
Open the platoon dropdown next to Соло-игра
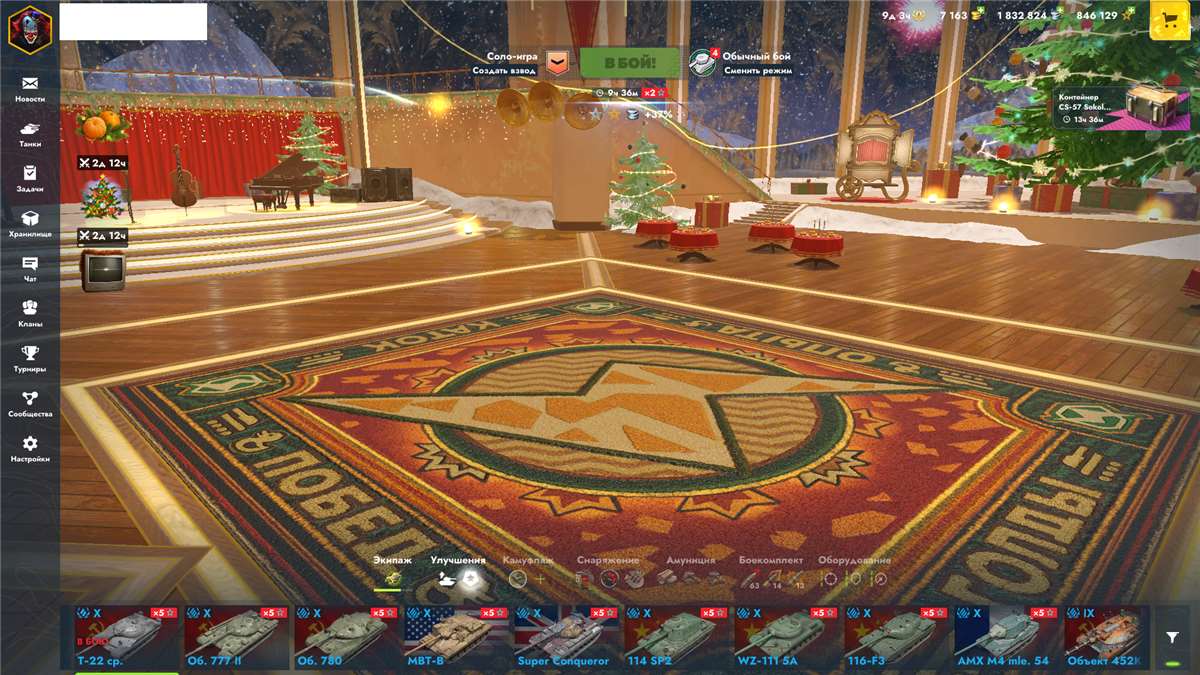pyautogui.click(x=558, y=64)
